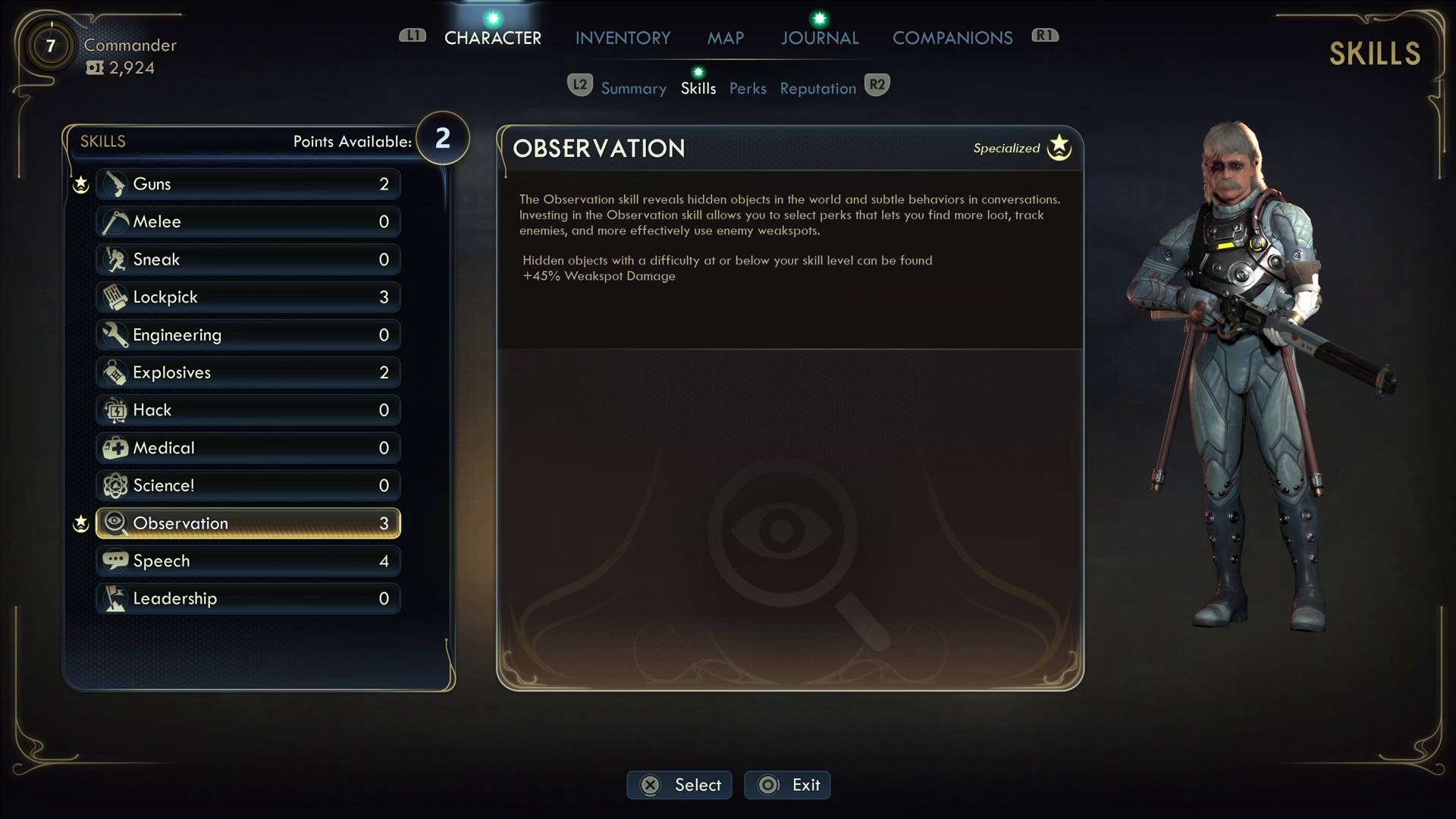Select the Lockpick skill
This screenshot has height=819, width=1456.
[248, 297]
